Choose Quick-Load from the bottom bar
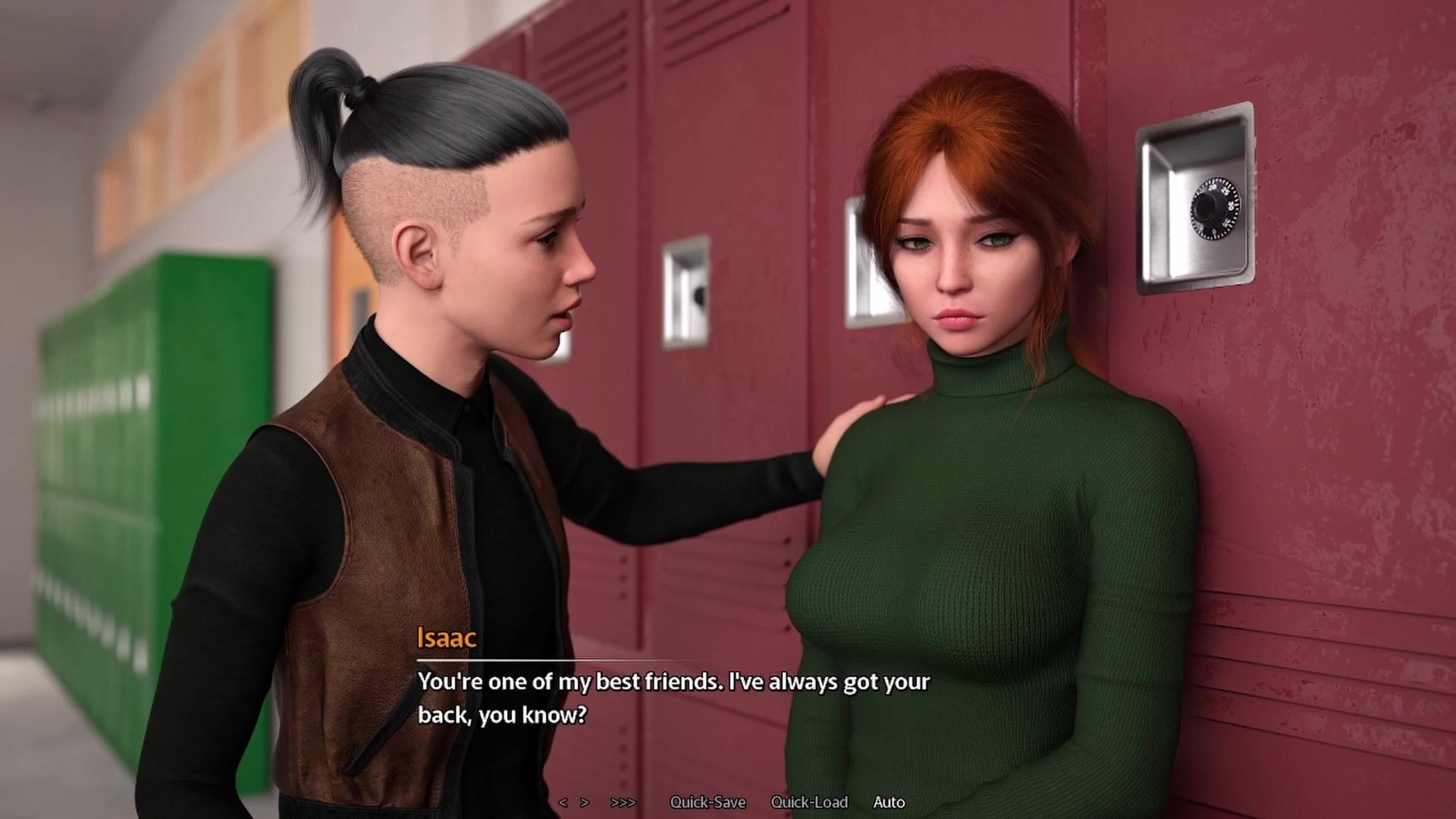 coord(809,802)
